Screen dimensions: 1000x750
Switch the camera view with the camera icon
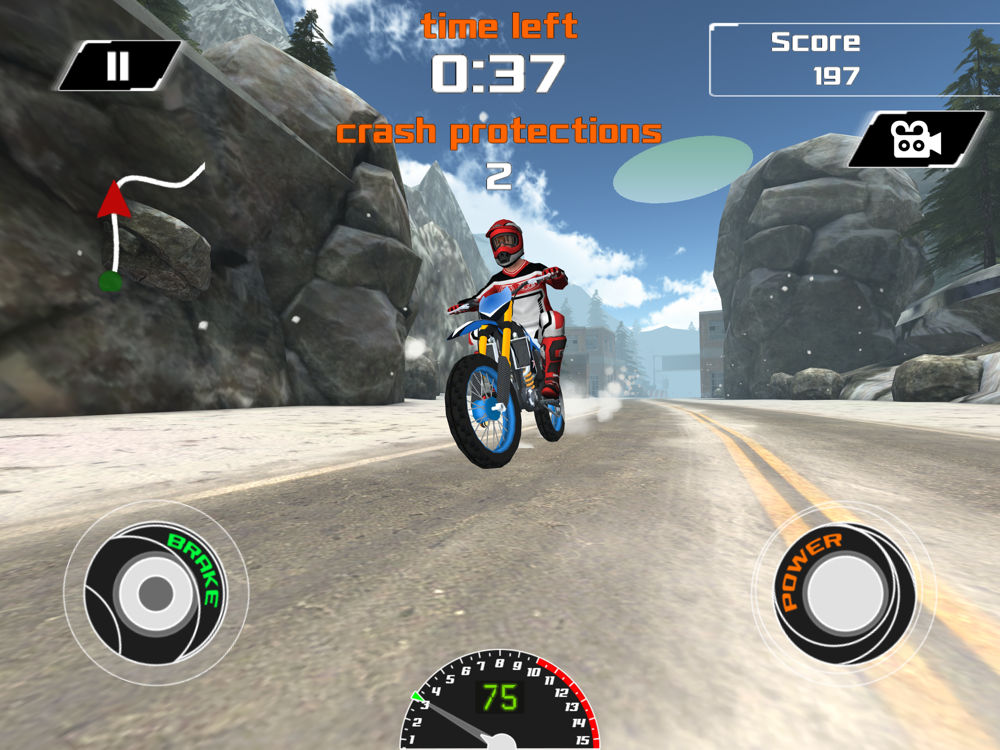click(916, 139)
